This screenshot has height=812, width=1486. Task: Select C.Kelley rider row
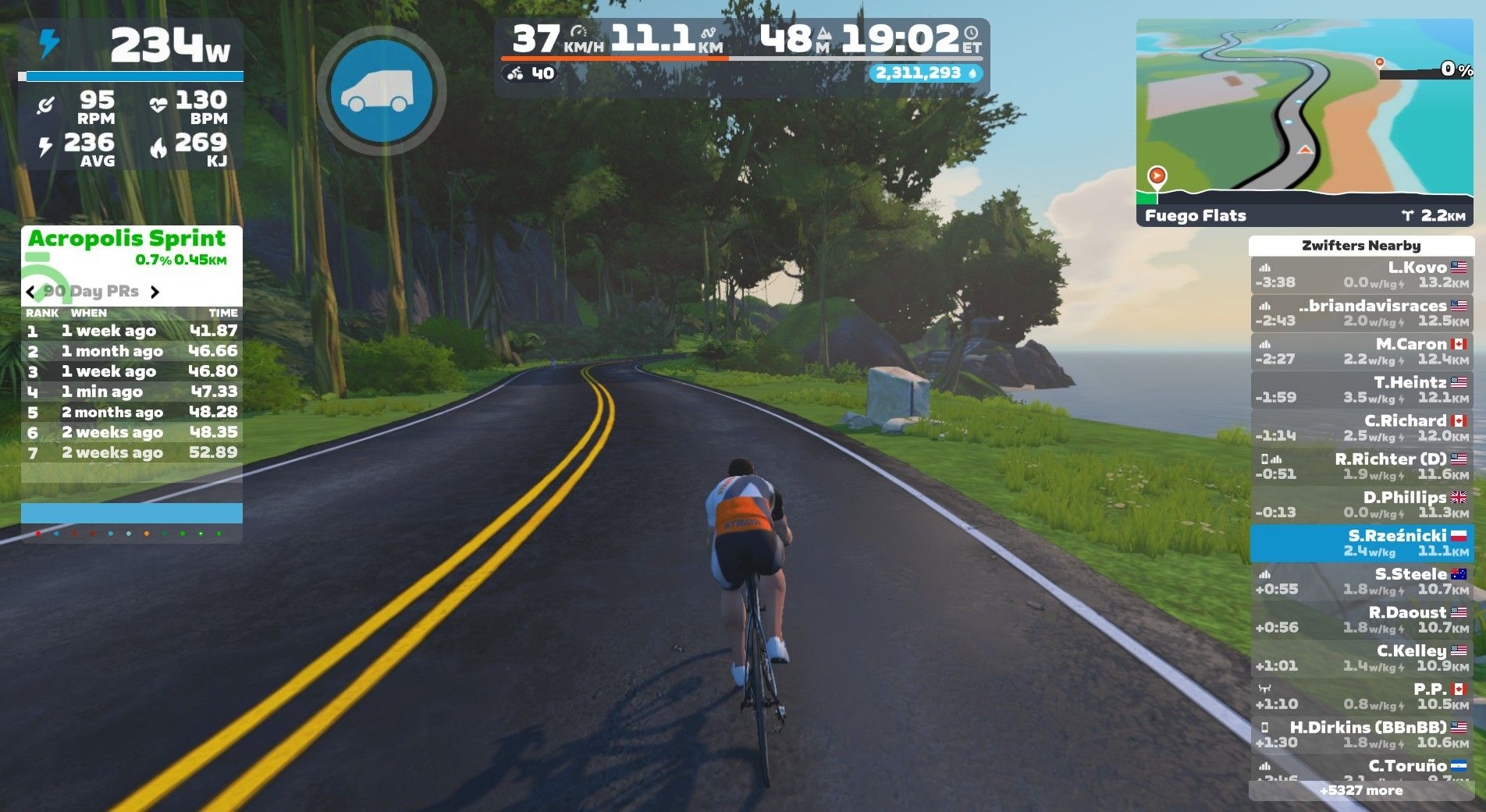tap(1361, 658)
